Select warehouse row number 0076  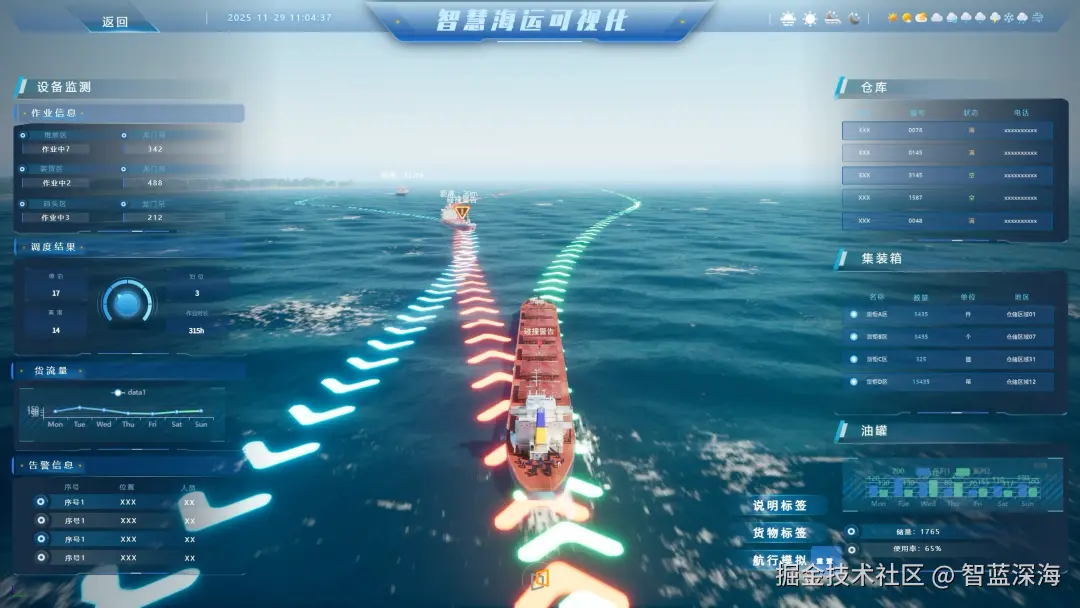pyautogui.click(x=947, y=130)
